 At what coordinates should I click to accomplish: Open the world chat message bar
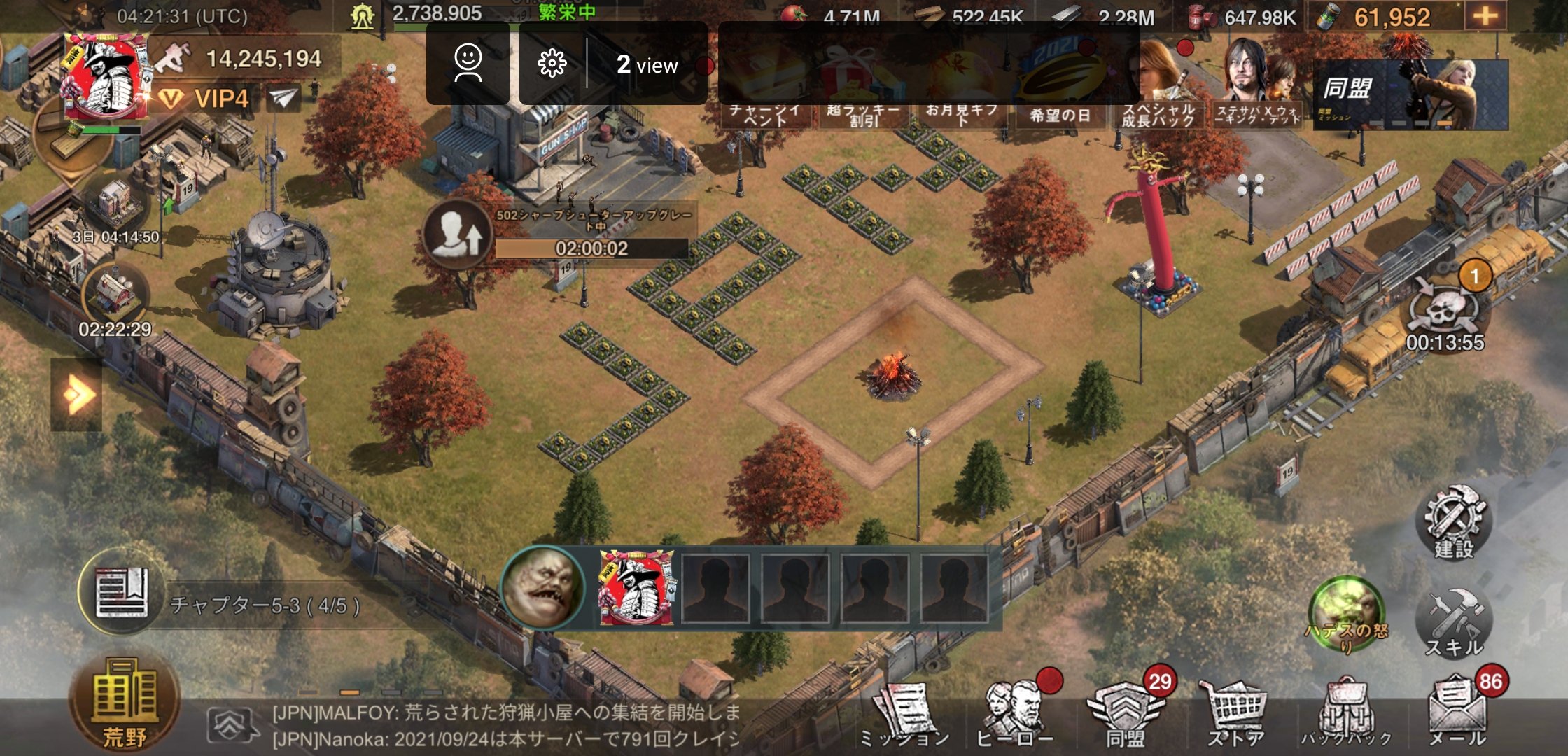504,726
